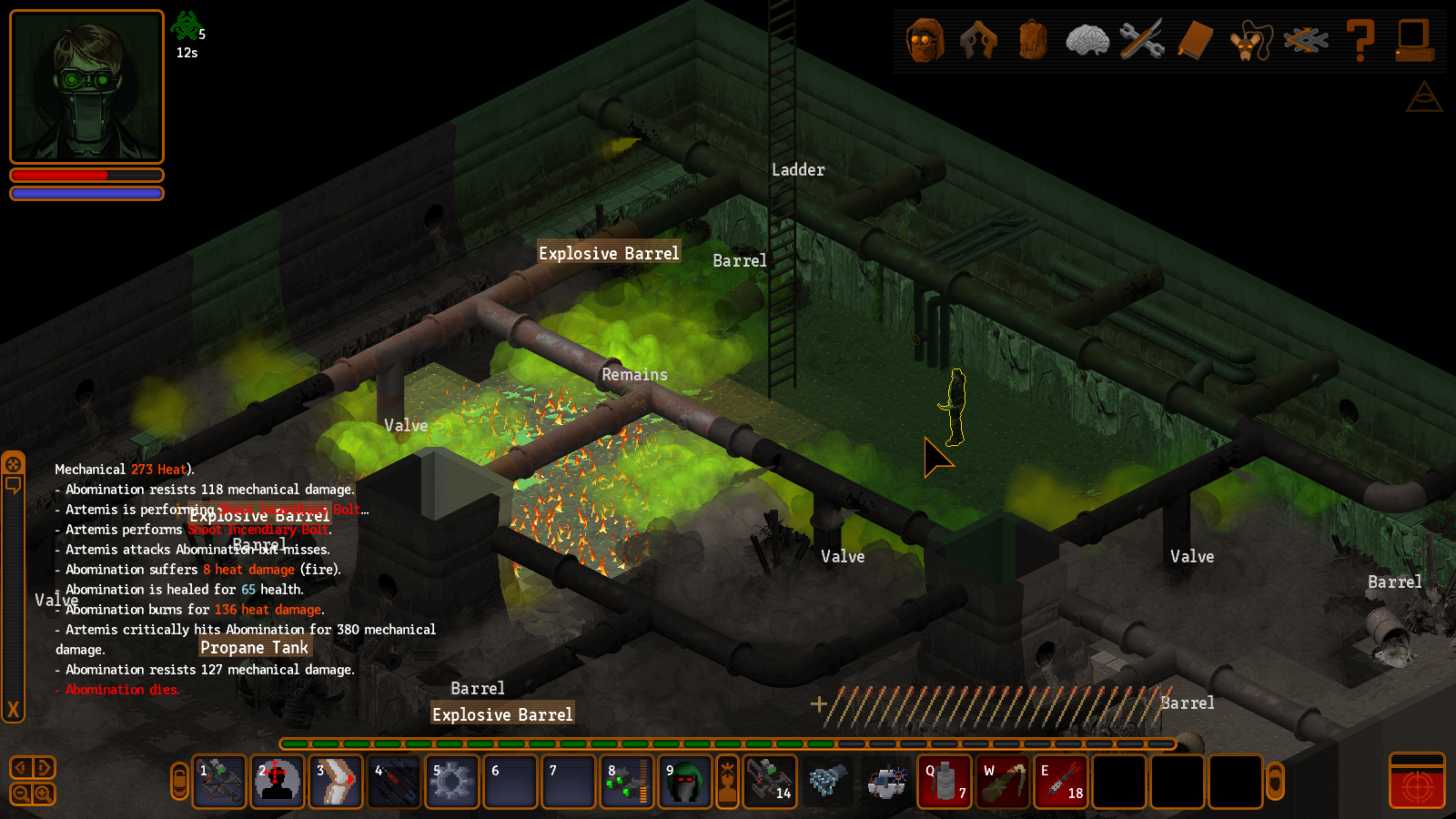Open the rail tracks map icon
Viewport: 1456px width, 819px height.
tap(1305, 41)
